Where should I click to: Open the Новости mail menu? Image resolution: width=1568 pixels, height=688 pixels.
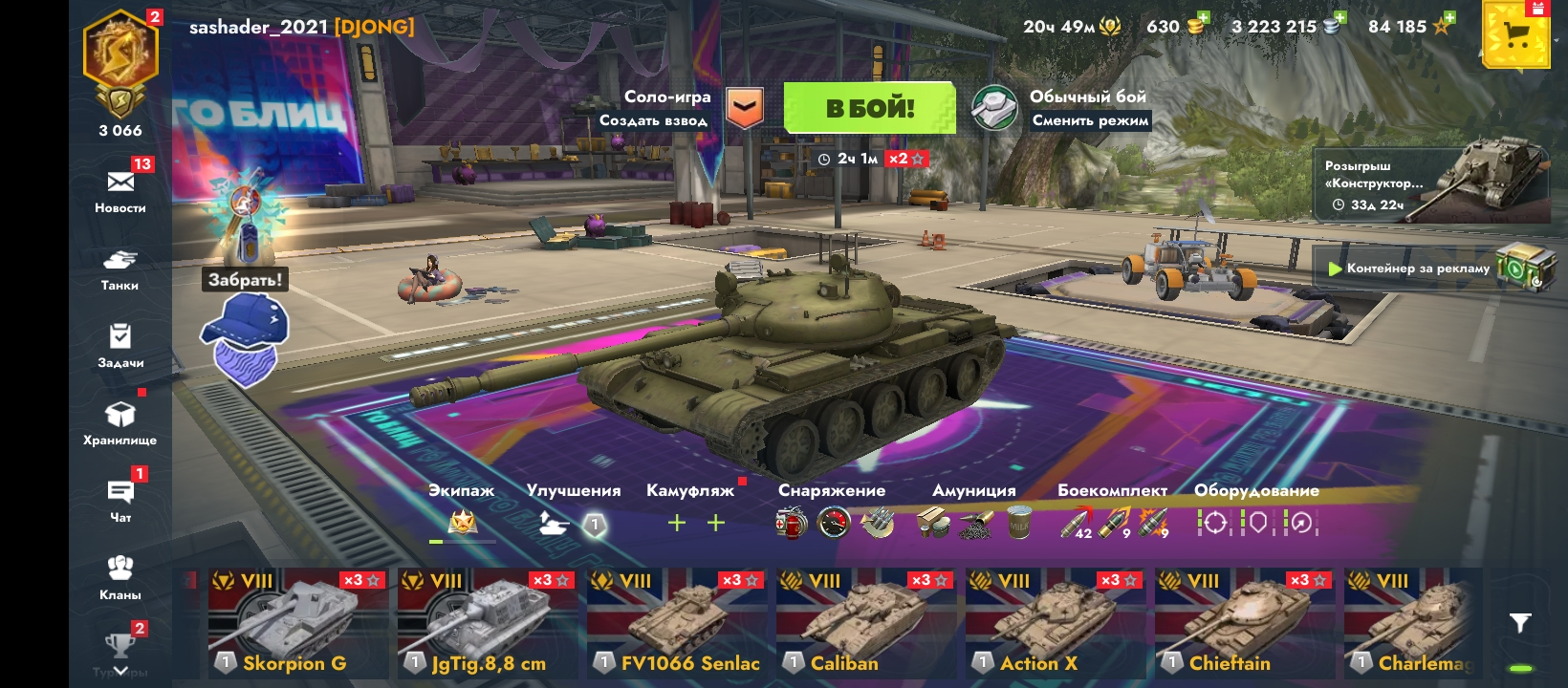[120, 190]
